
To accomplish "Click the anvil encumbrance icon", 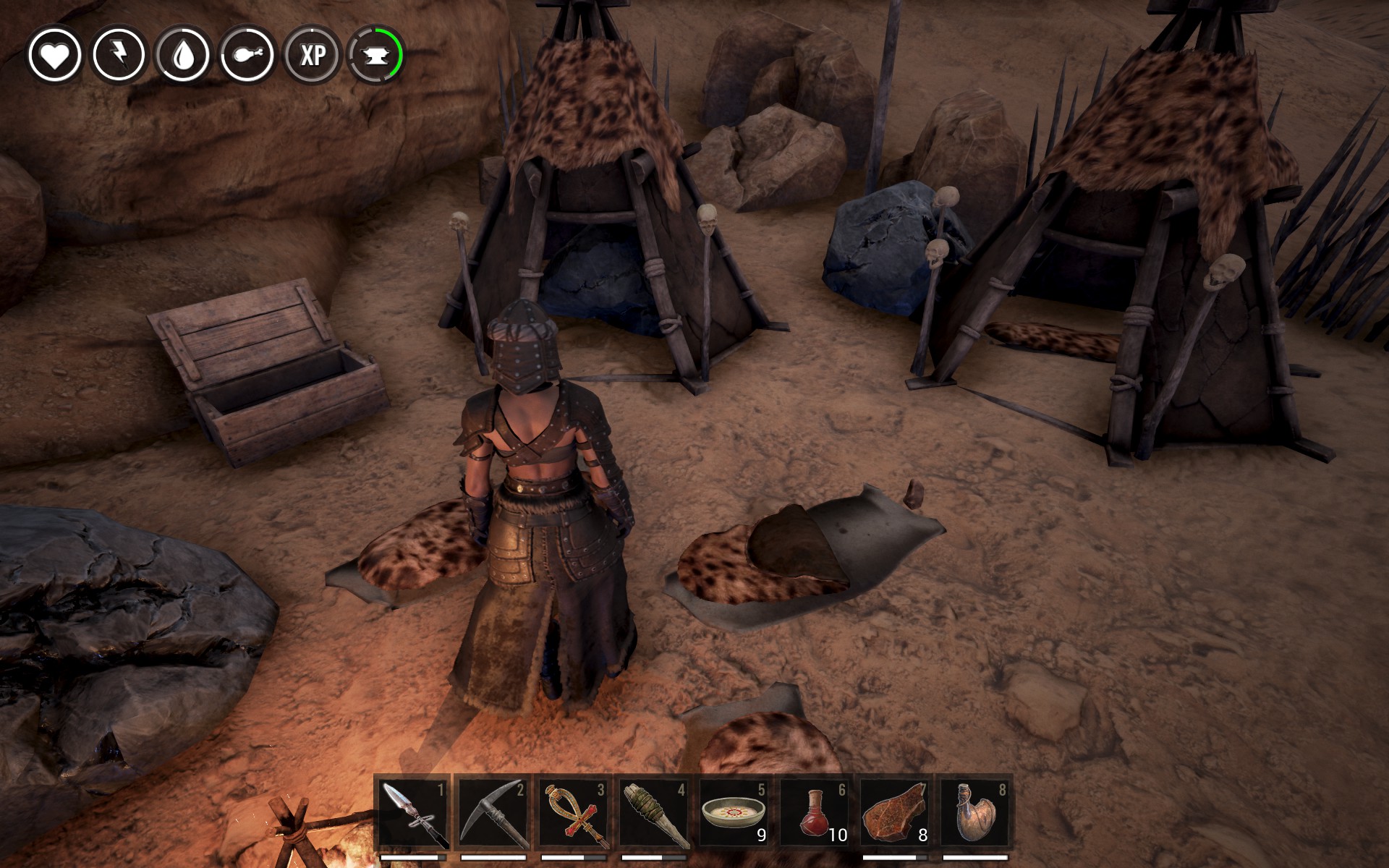I will click(x=376, y=55).
